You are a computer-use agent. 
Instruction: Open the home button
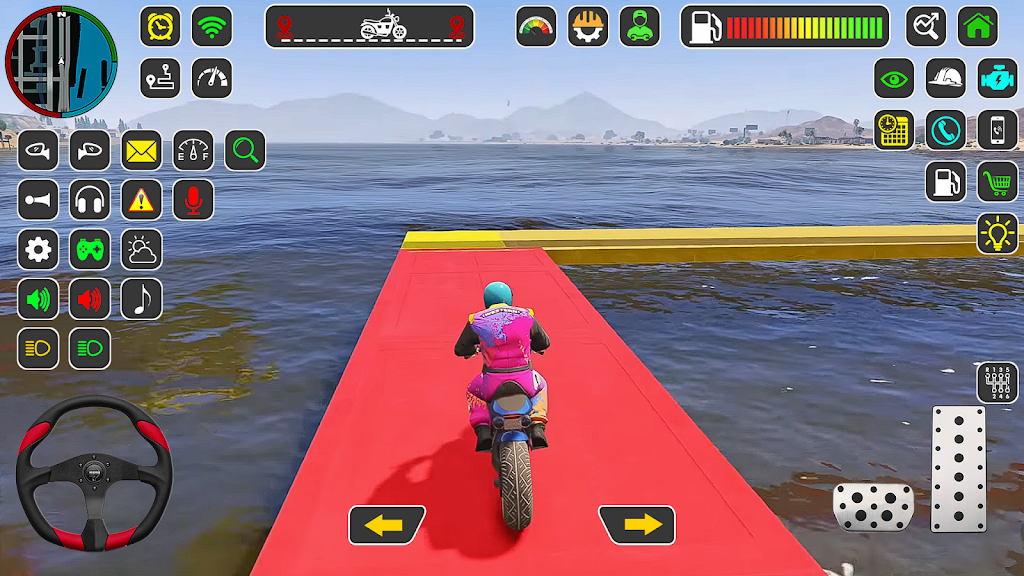tap(978, 27)
